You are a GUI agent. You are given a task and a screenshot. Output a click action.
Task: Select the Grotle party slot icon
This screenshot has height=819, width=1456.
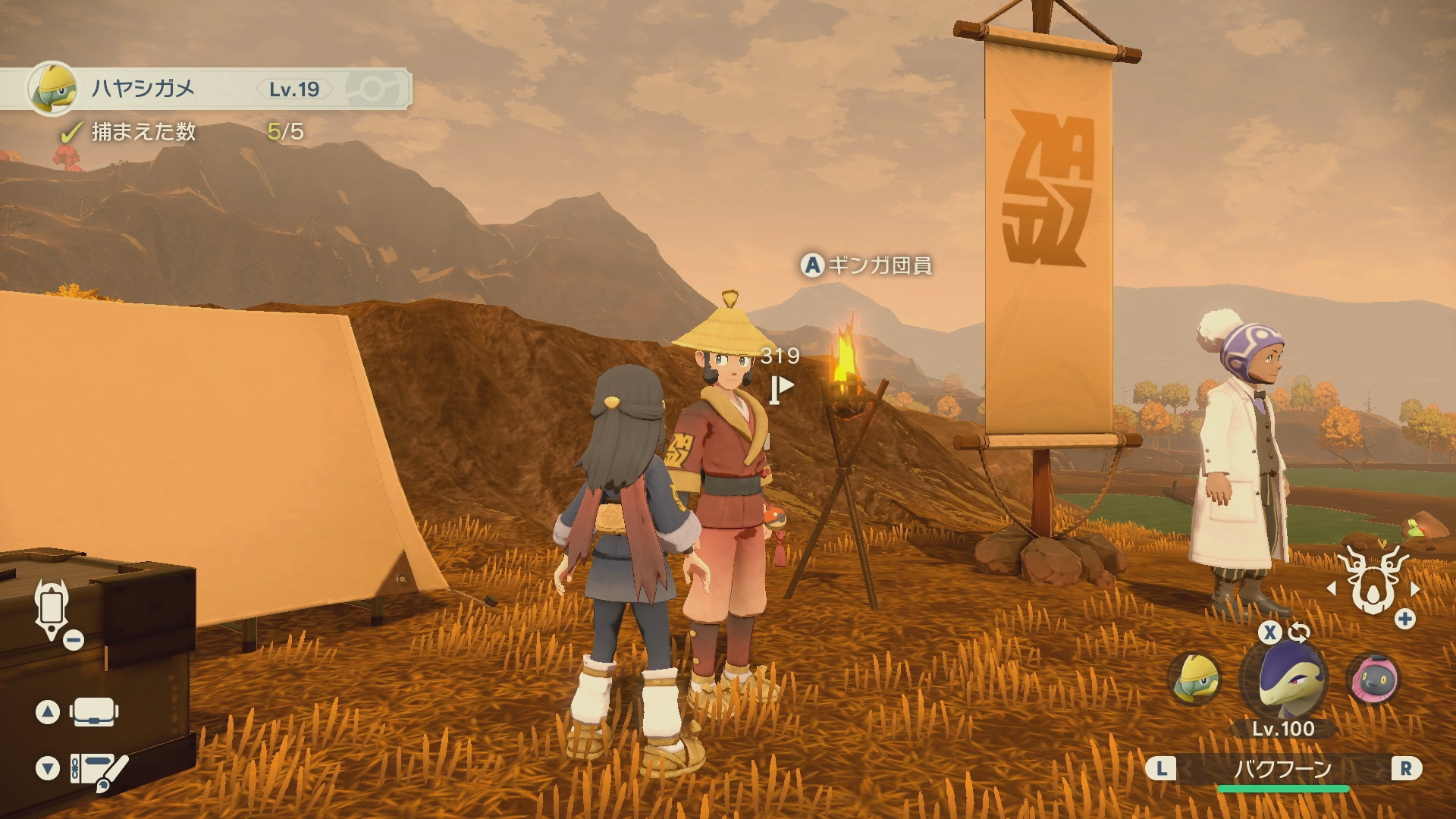tap(1194, 678)
